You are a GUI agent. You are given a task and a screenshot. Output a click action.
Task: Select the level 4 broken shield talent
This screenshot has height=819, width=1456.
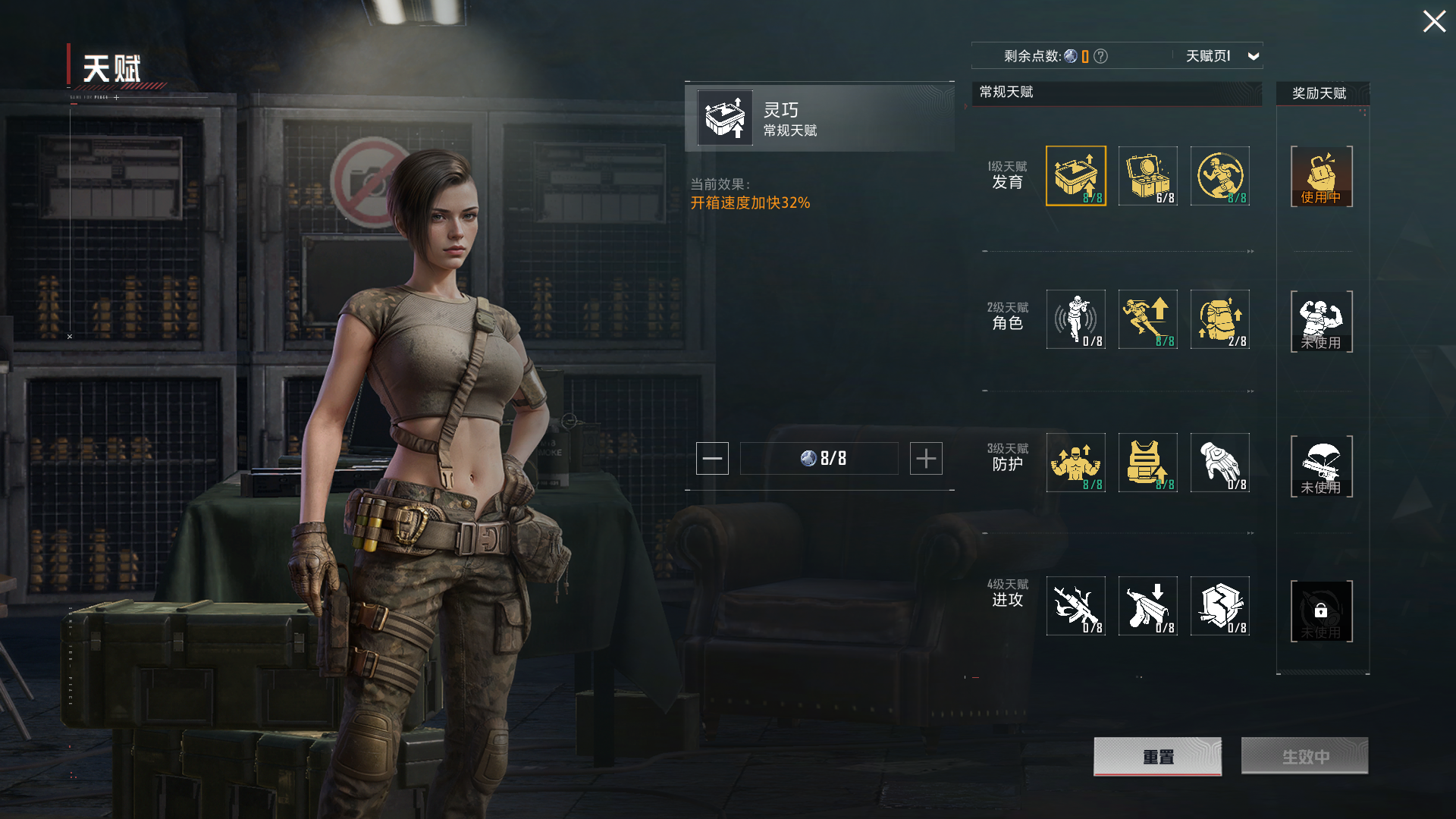coord(1219,606)
